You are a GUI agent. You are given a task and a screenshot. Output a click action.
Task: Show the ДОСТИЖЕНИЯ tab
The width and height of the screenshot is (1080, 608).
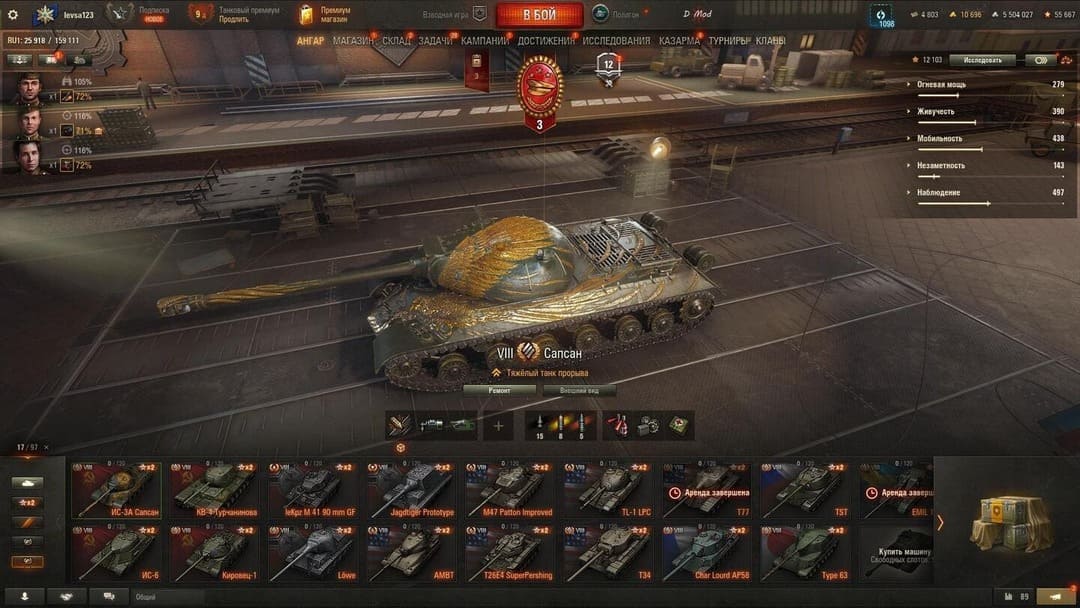pos(546,41)
